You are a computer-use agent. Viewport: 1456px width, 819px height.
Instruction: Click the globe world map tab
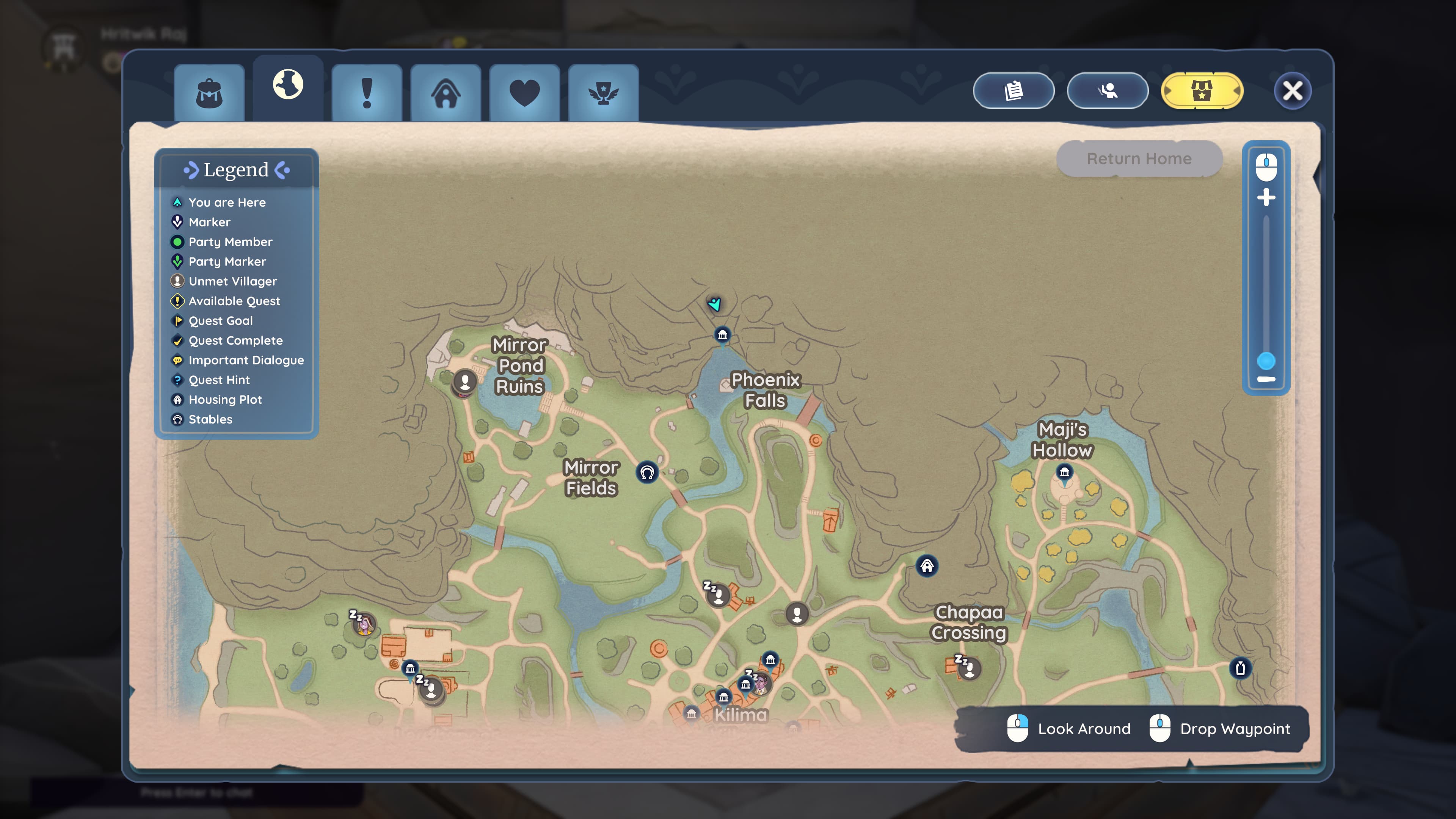pyautogui.click(x=288, y=85)
